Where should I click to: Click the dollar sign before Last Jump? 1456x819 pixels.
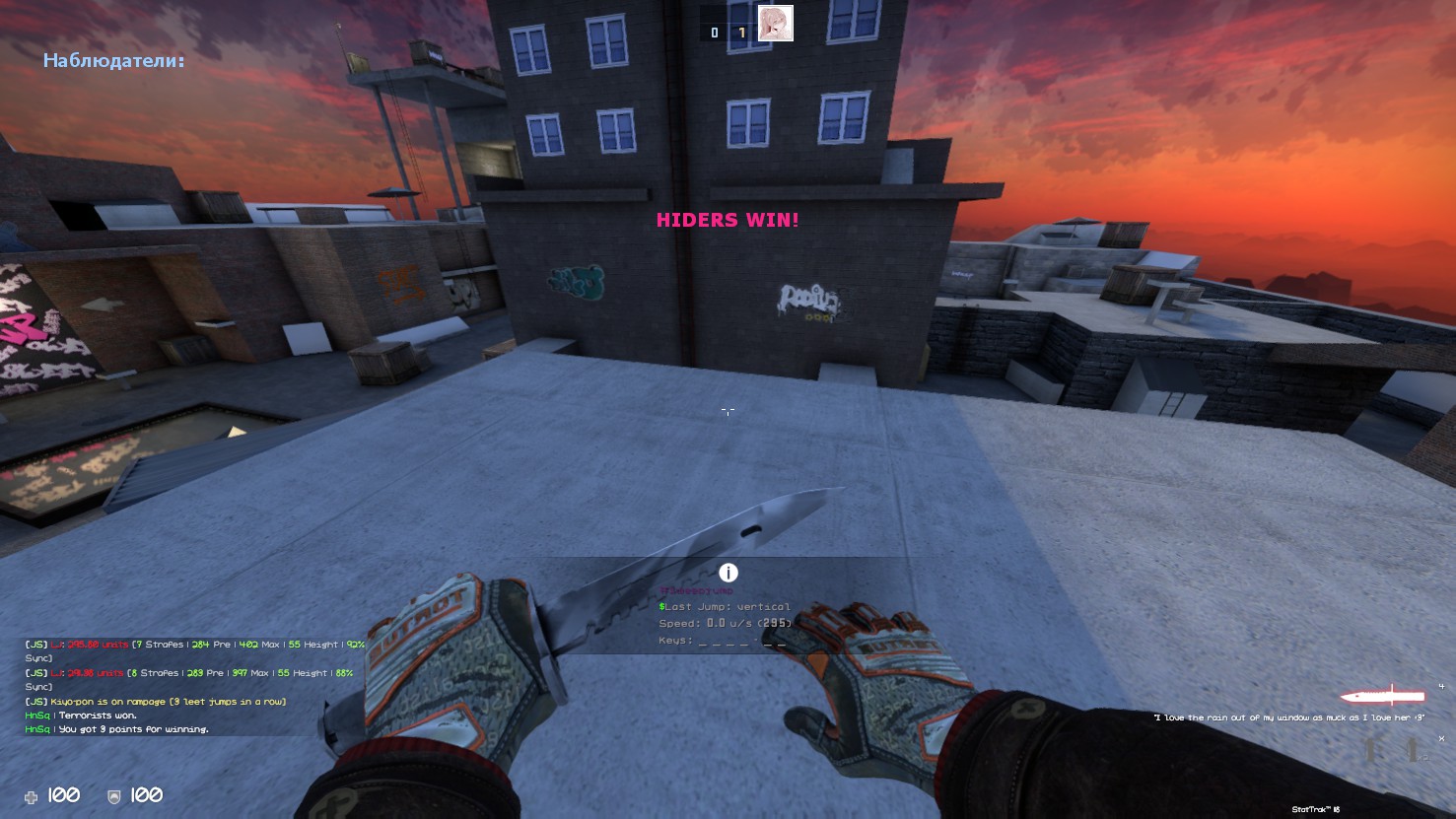click(662, 606)
